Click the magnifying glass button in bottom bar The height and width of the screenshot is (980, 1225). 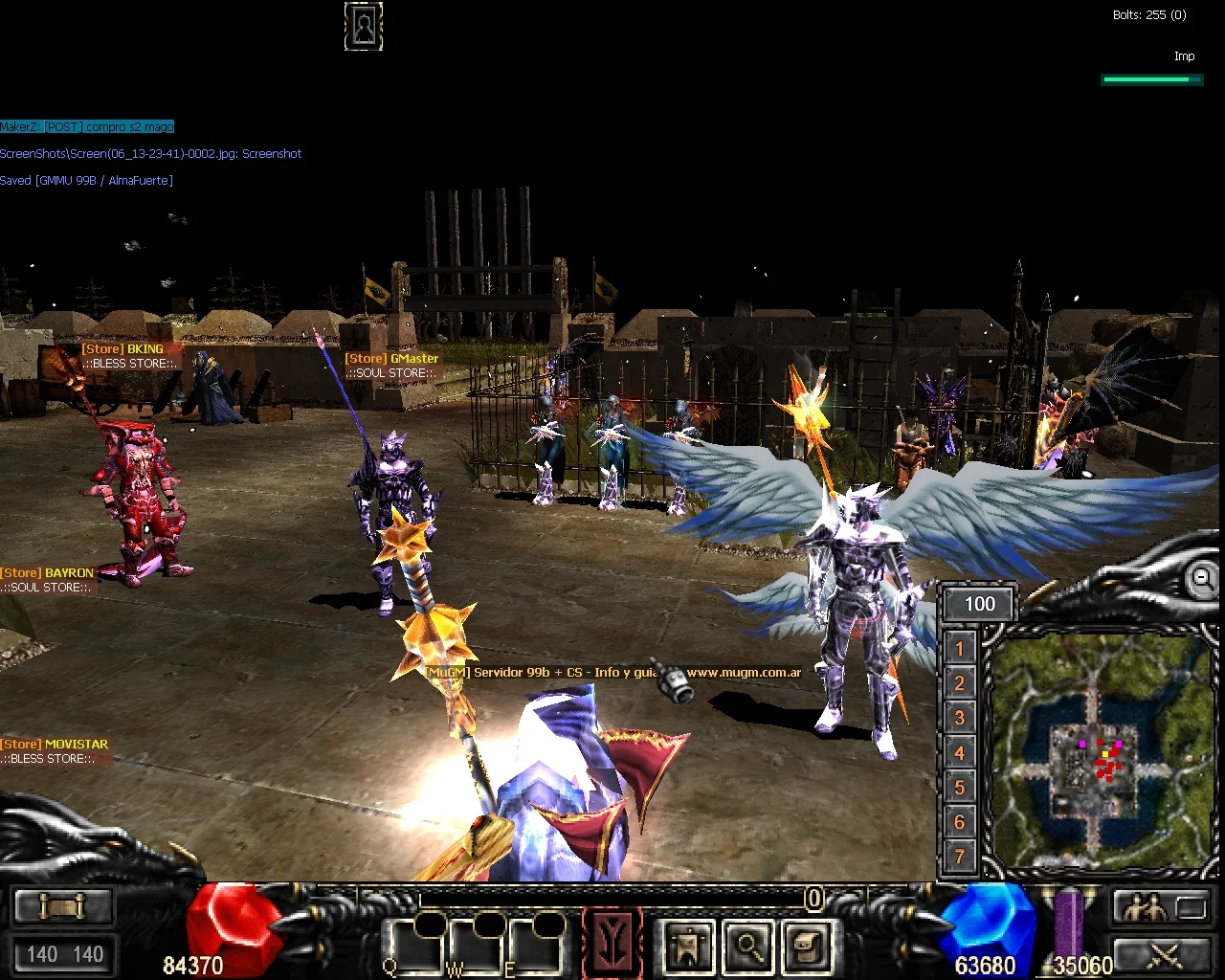(x=748, y=947)
